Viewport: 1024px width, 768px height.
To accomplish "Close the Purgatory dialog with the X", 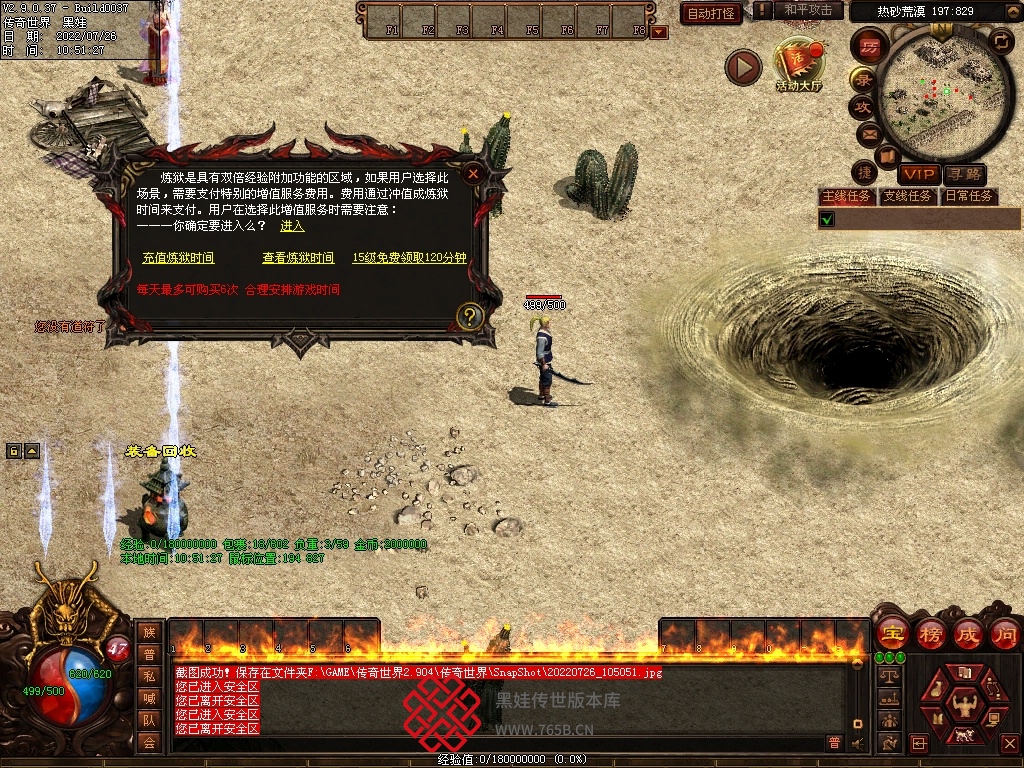I will pos(473,173).
